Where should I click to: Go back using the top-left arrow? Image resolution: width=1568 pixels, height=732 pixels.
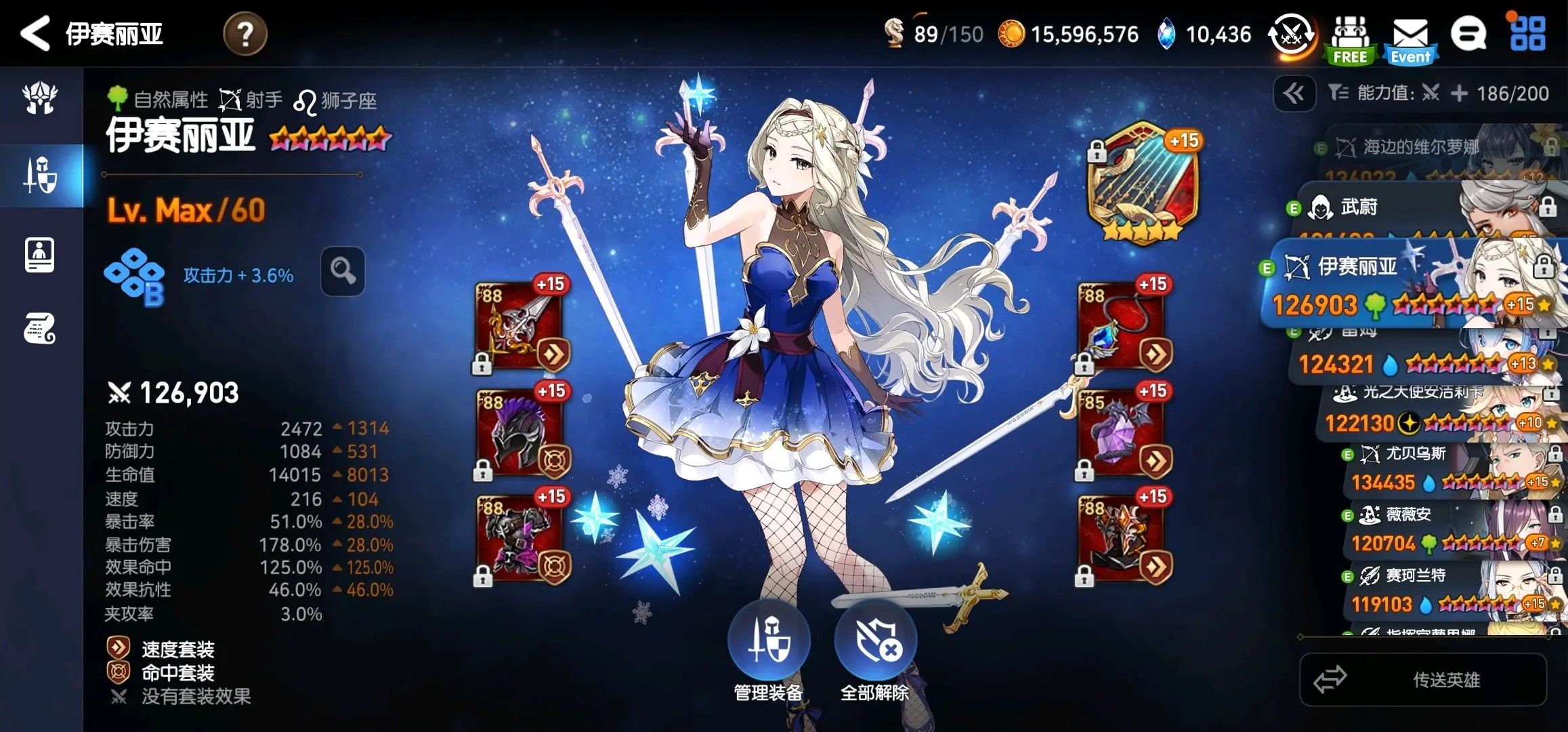click(x=35, y=34)
